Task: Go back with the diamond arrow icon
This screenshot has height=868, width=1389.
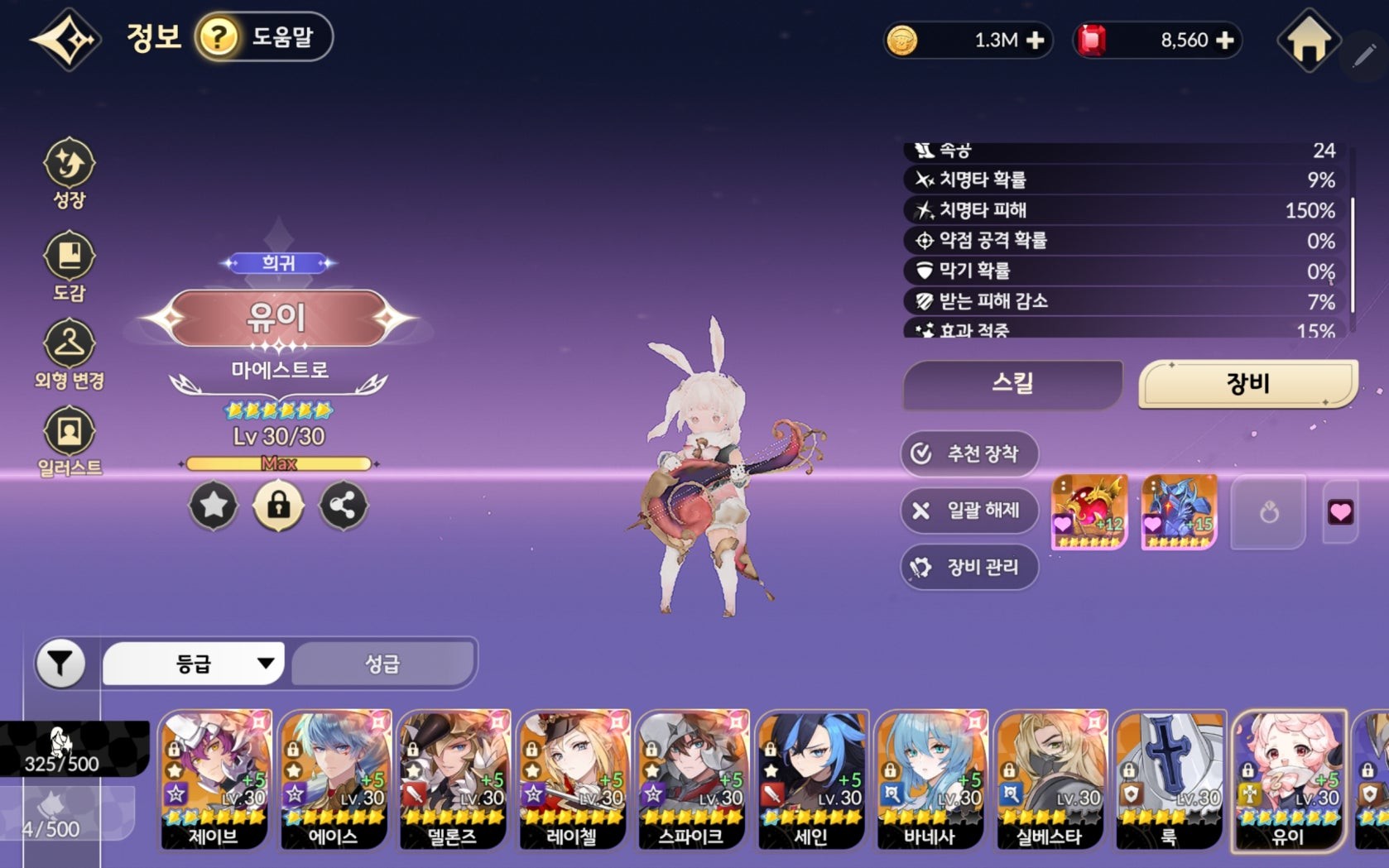Action: 65,39
